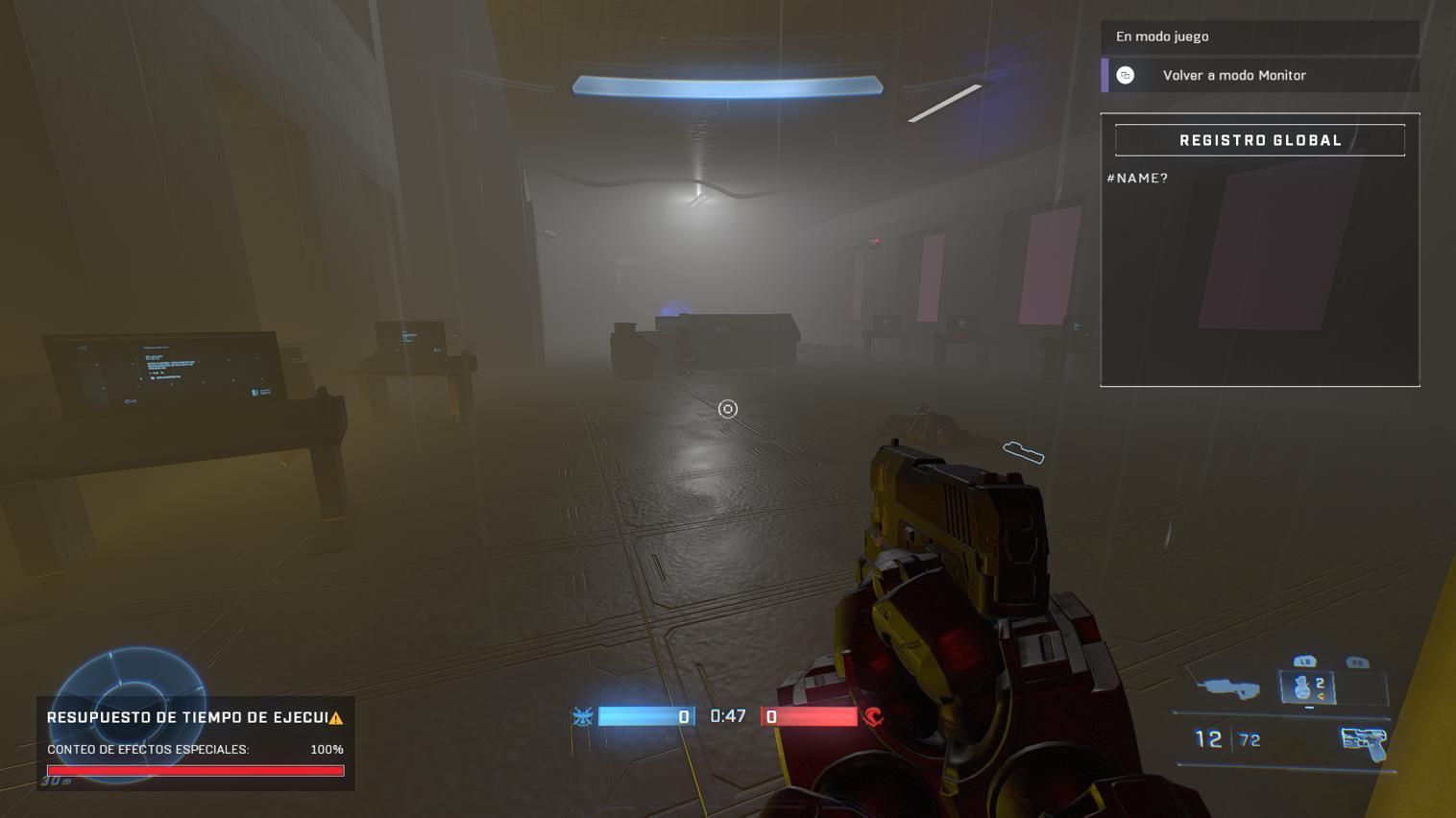Select the assault rifle weapon icon
The height and width of the screenshot is (818, 1456).
[x=1229, y=688]
